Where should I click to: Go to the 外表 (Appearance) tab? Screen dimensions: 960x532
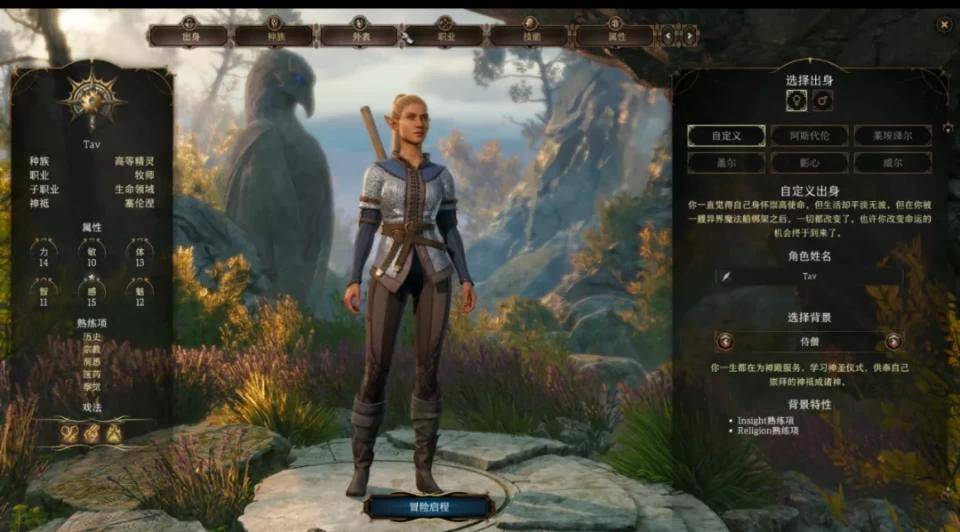(x=359, y=36)
